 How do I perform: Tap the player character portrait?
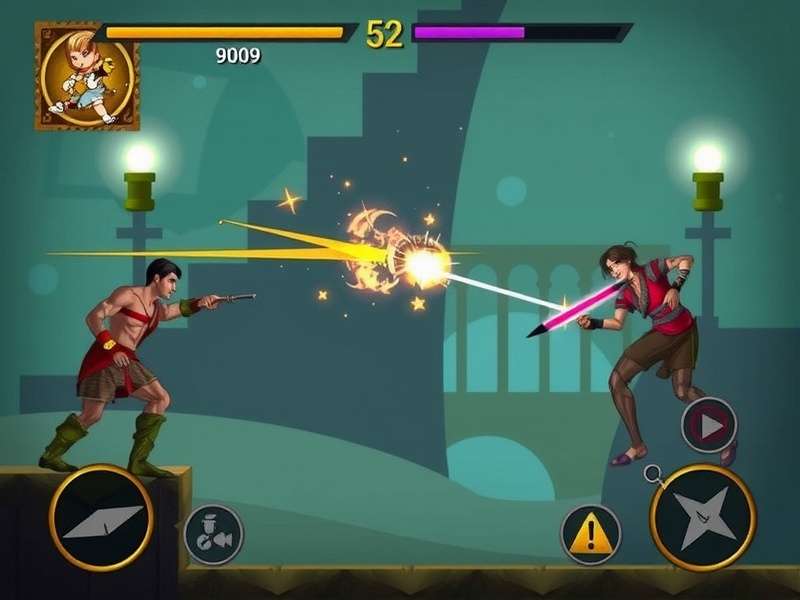point(87,77)
